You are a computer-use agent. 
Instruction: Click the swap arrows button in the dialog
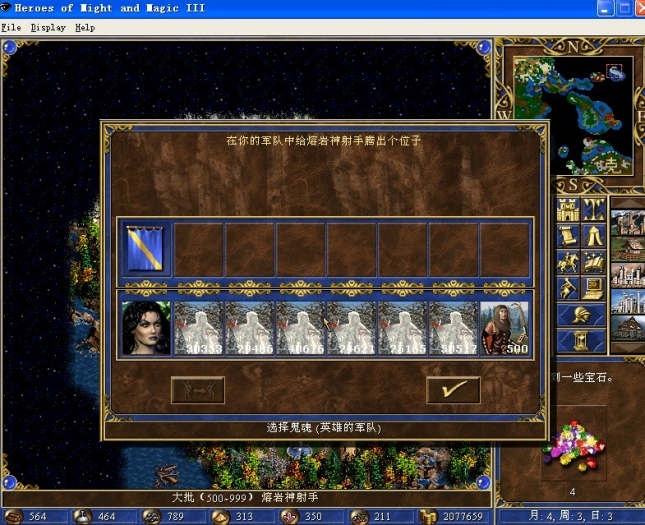(x=197, y=389)
